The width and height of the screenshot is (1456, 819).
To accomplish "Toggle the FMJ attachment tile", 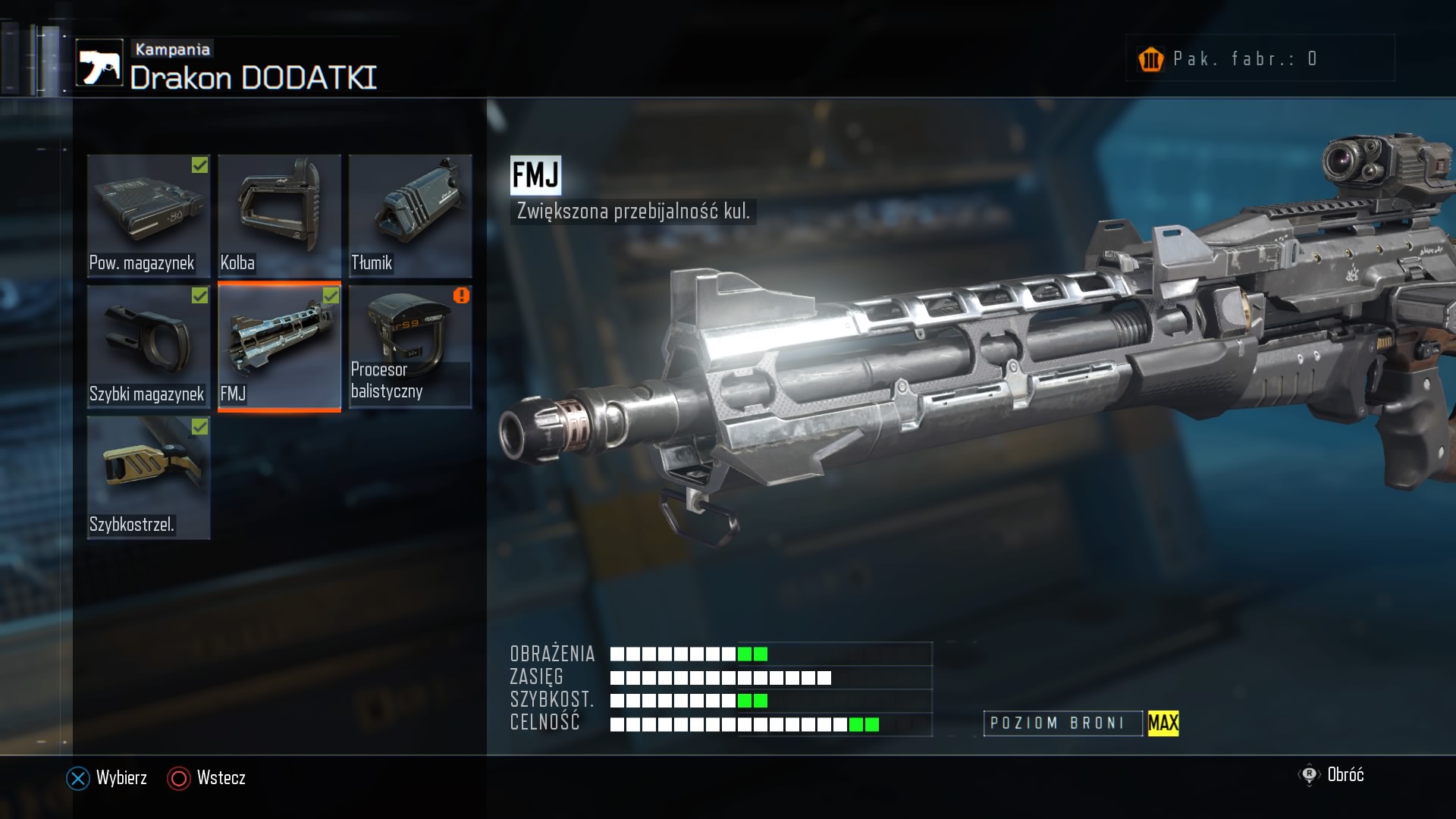I will point(279,347).
